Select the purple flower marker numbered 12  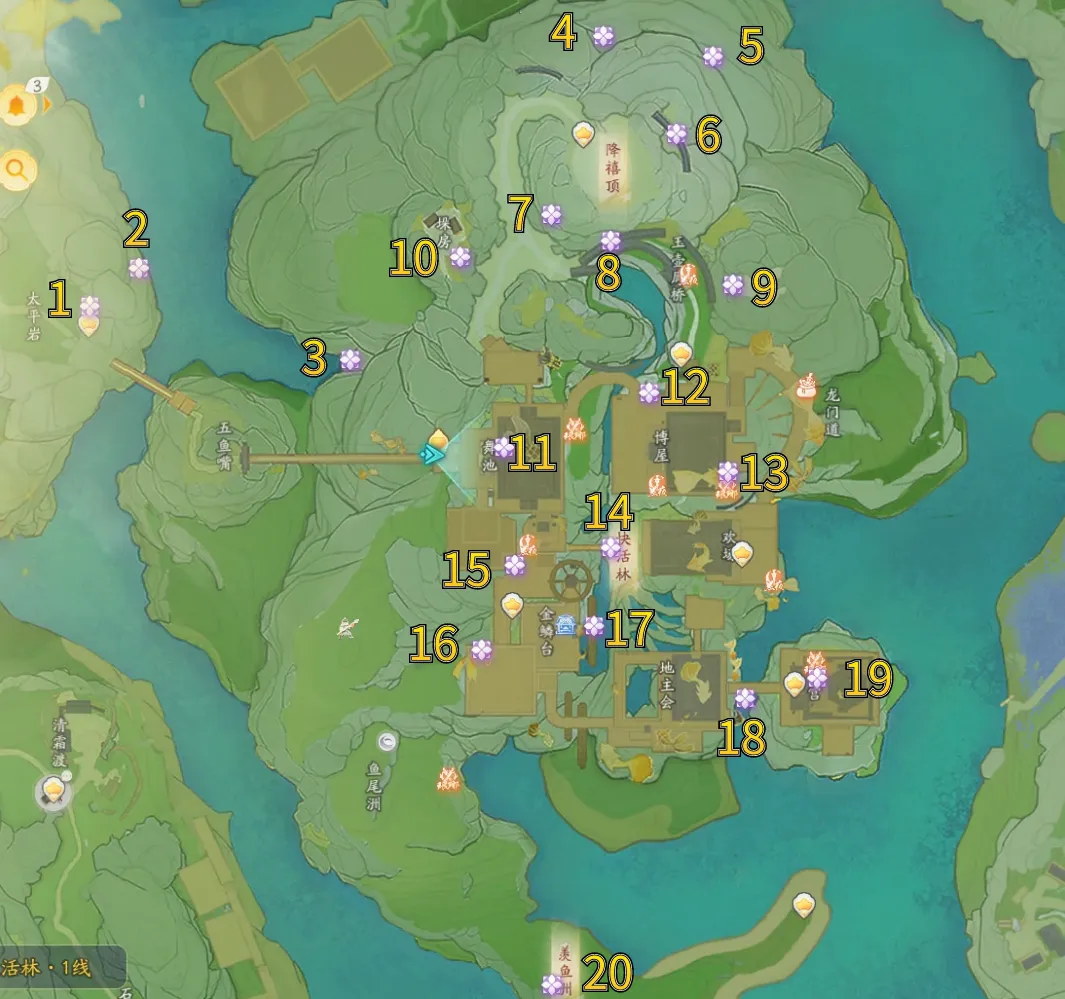tap(649, 392)
